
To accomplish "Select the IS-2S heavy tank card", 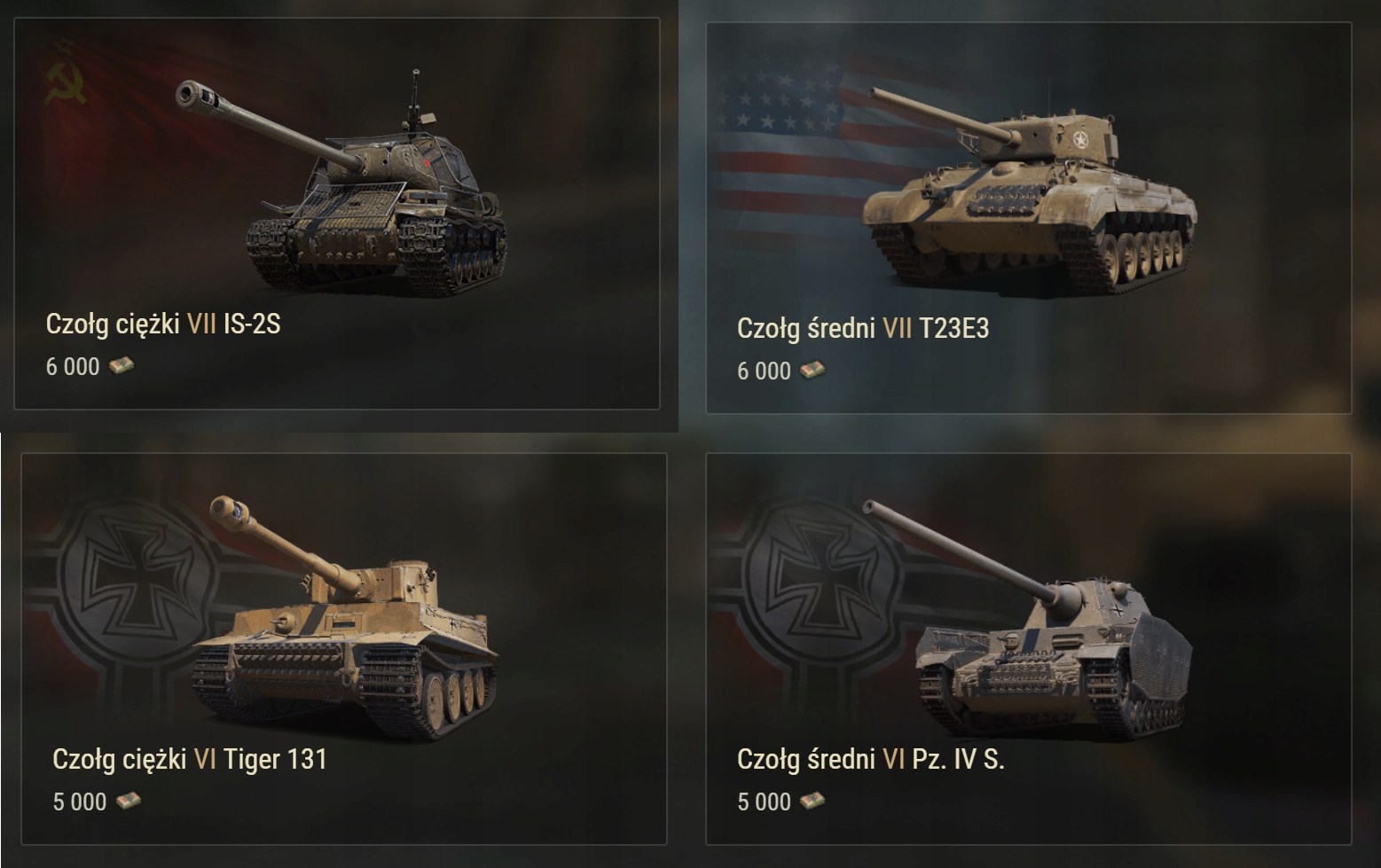I will 337,214.
